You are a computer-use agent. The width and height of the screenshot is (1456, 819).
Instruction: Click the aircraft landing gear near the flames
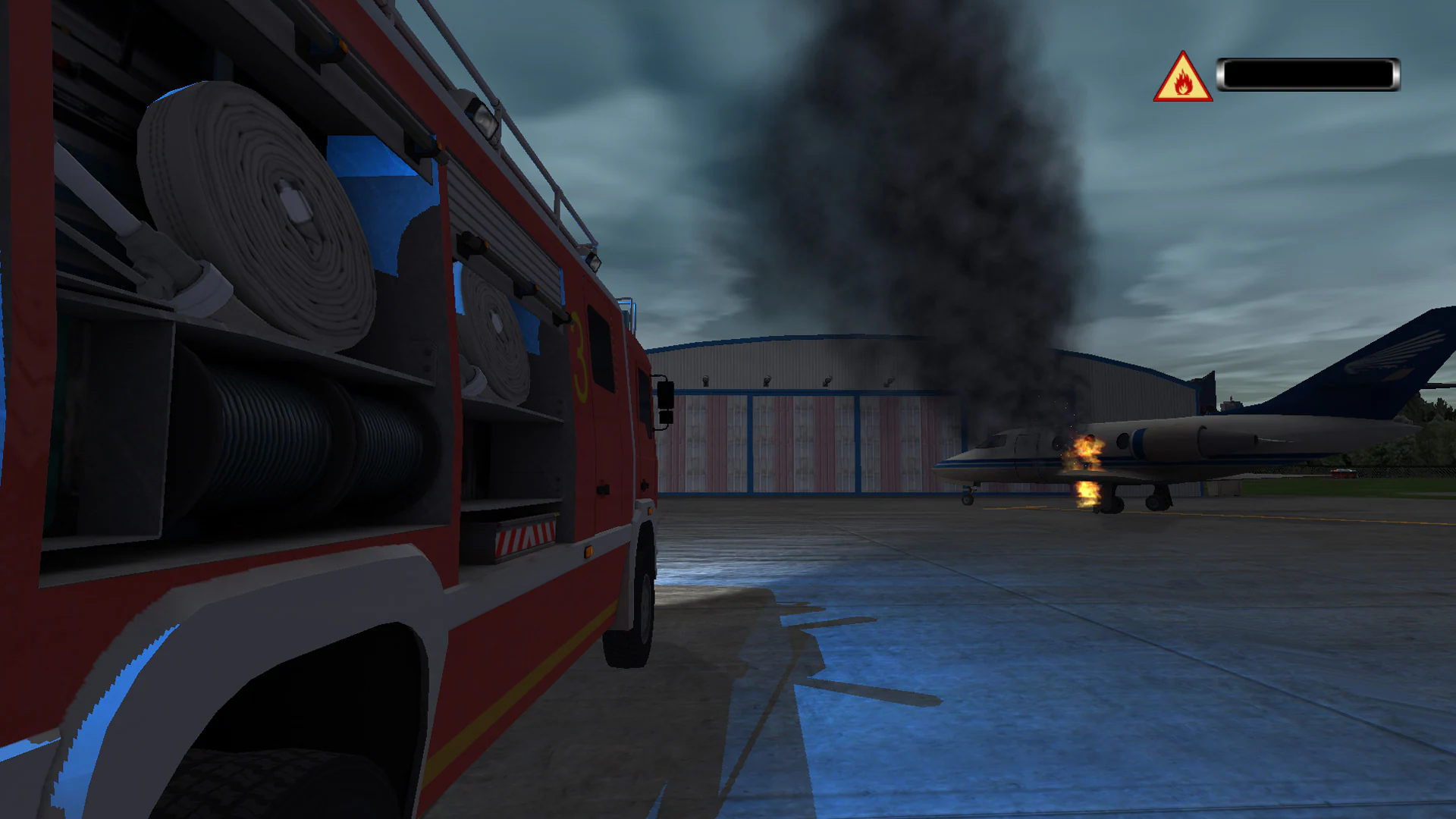point(1111,502)
